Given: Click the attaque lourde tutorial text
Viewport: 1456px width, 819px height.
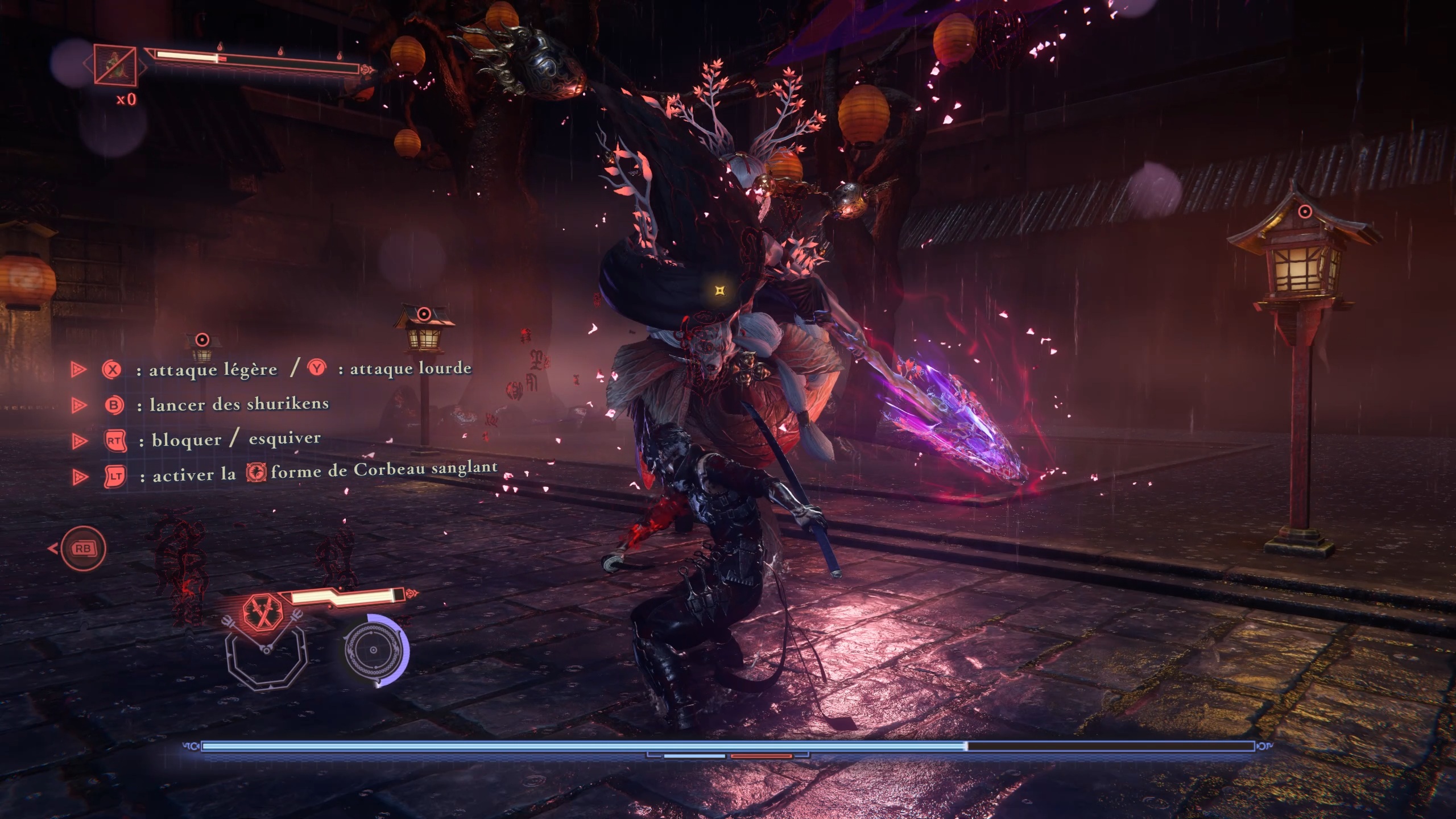Looking at the screenshot, I should coord(407,370).
